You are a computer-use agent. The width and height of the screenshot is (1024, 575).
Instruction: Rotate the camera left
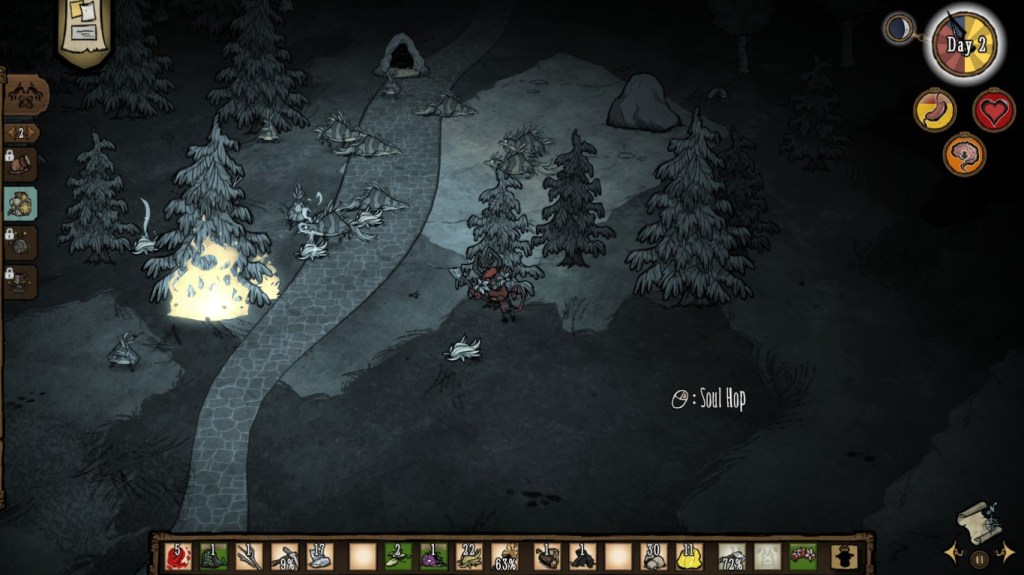point(952,552)
